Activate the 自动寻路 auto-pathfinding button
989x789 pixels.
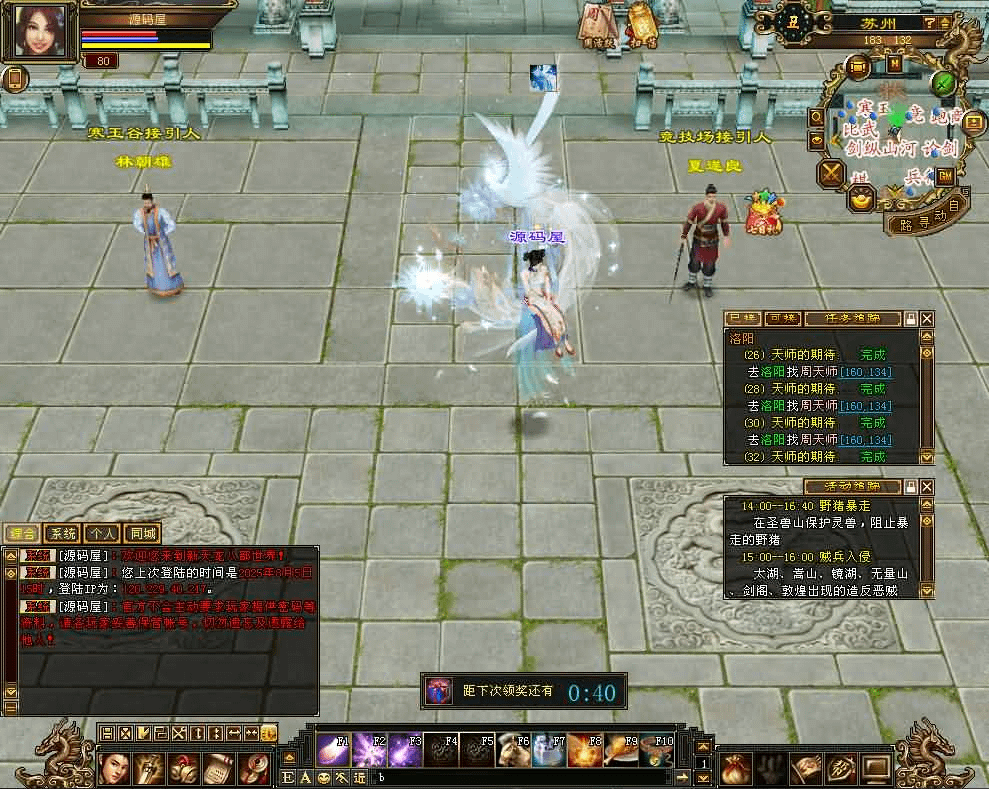[928, 214]
